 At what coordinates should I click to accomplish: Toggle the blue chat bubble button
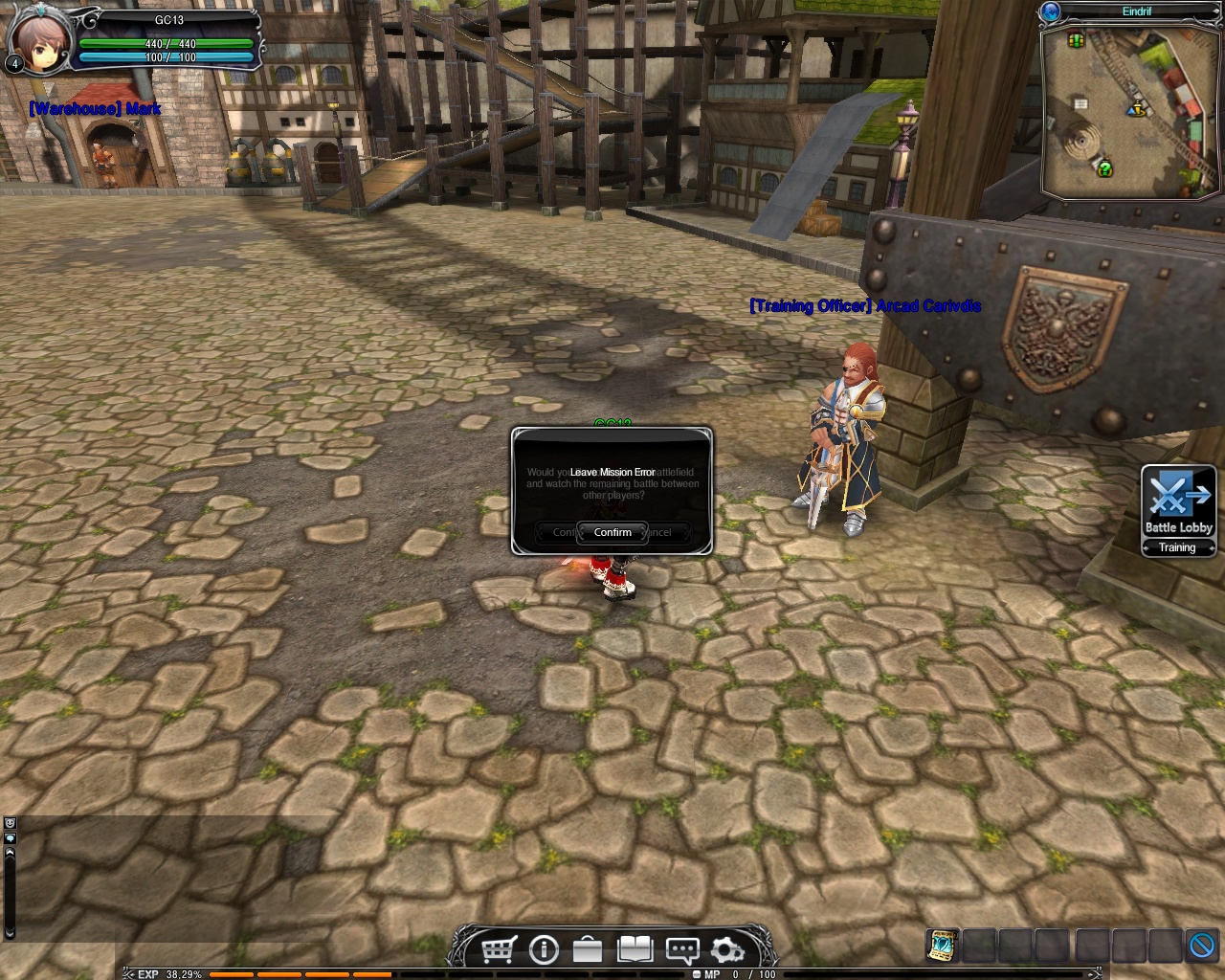[x=10, y=838]
